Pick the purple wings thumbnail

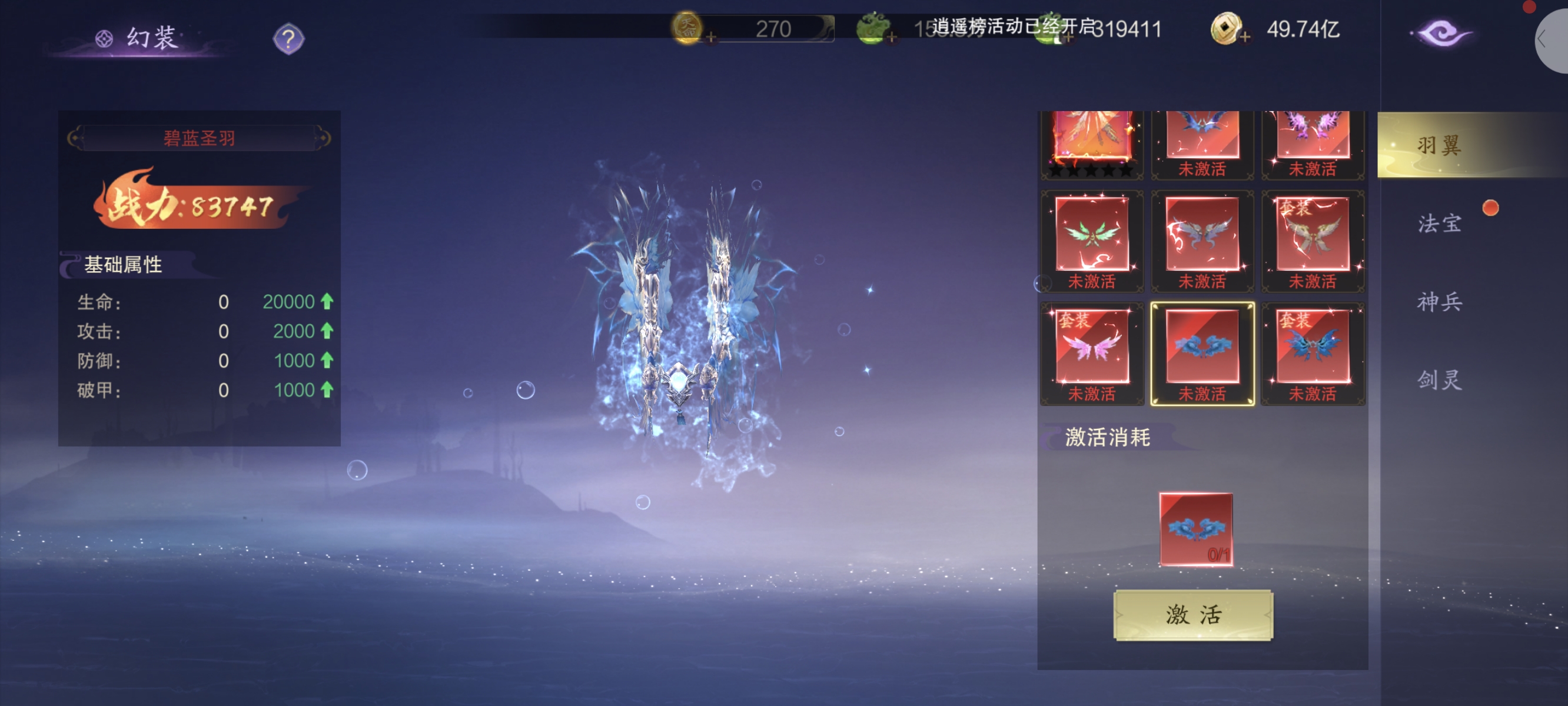coord(1313,137)
